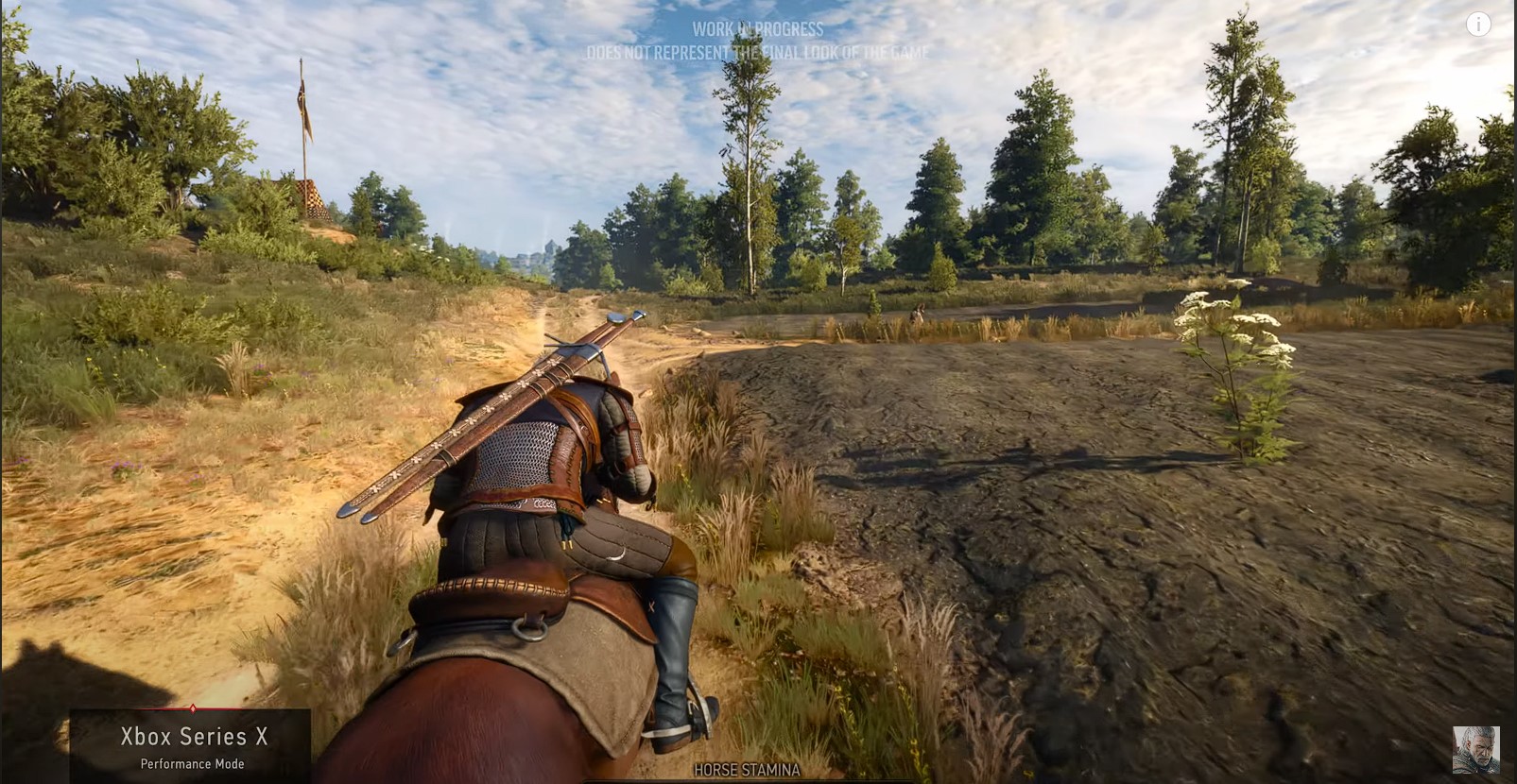The image size is (1517, 784).
Task: Click the "HORSE STAMINA" label text
Action: 746,769
